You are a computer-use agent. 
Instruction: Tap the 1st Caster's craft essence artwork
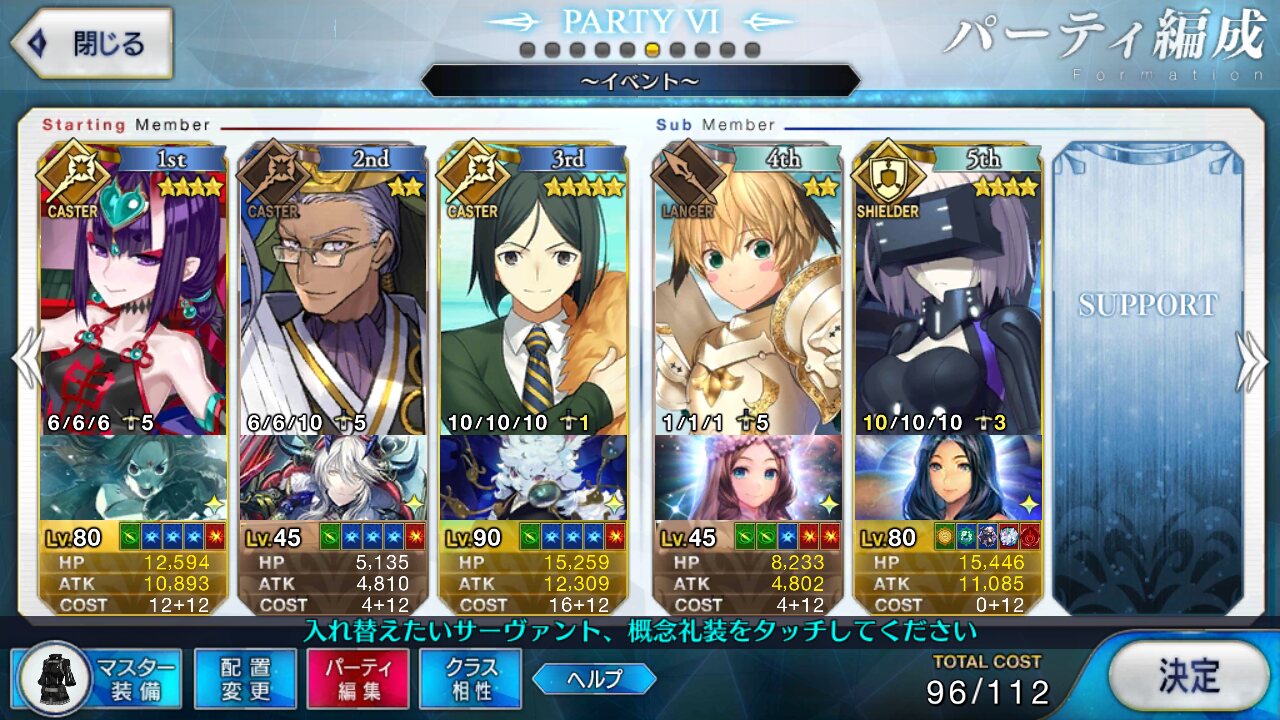pyautogui.click(x=133, y=478)
